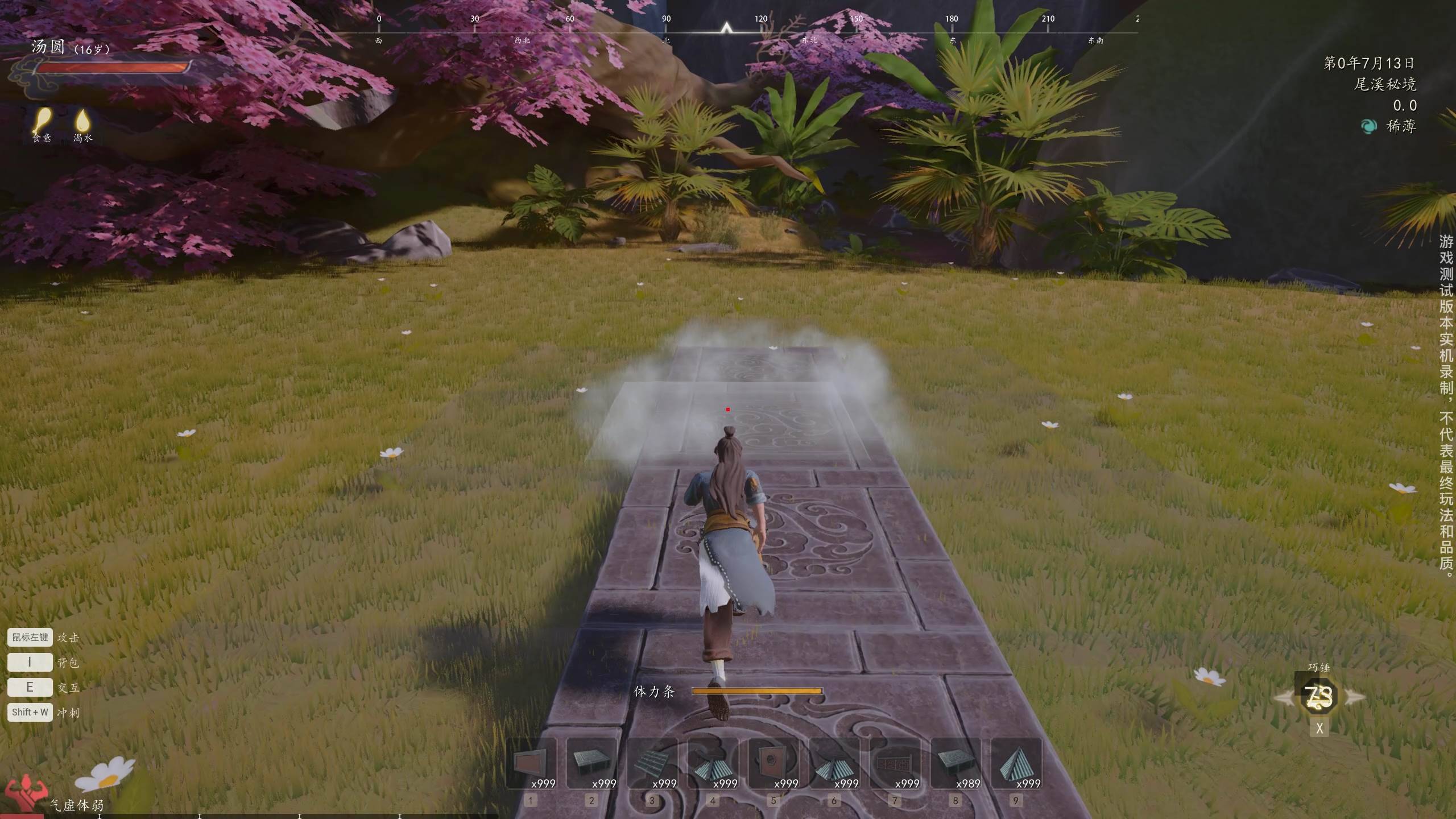Click the 渴水 thirst droplet icon
This screenshot has width=1456, height=819.
pos(83,120)
